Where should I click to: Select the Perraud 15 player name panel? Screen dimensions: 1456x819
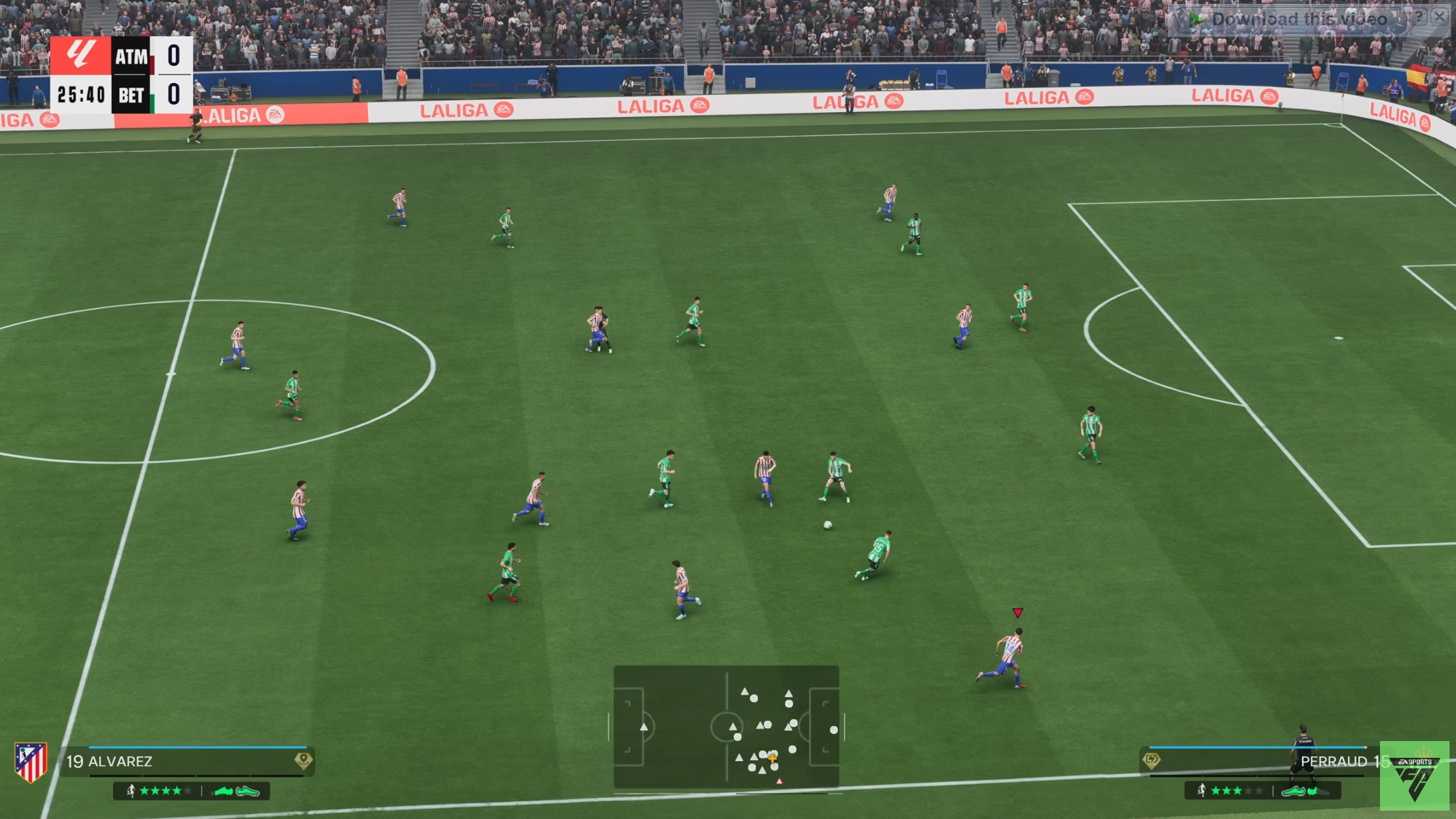[1263, 761]
